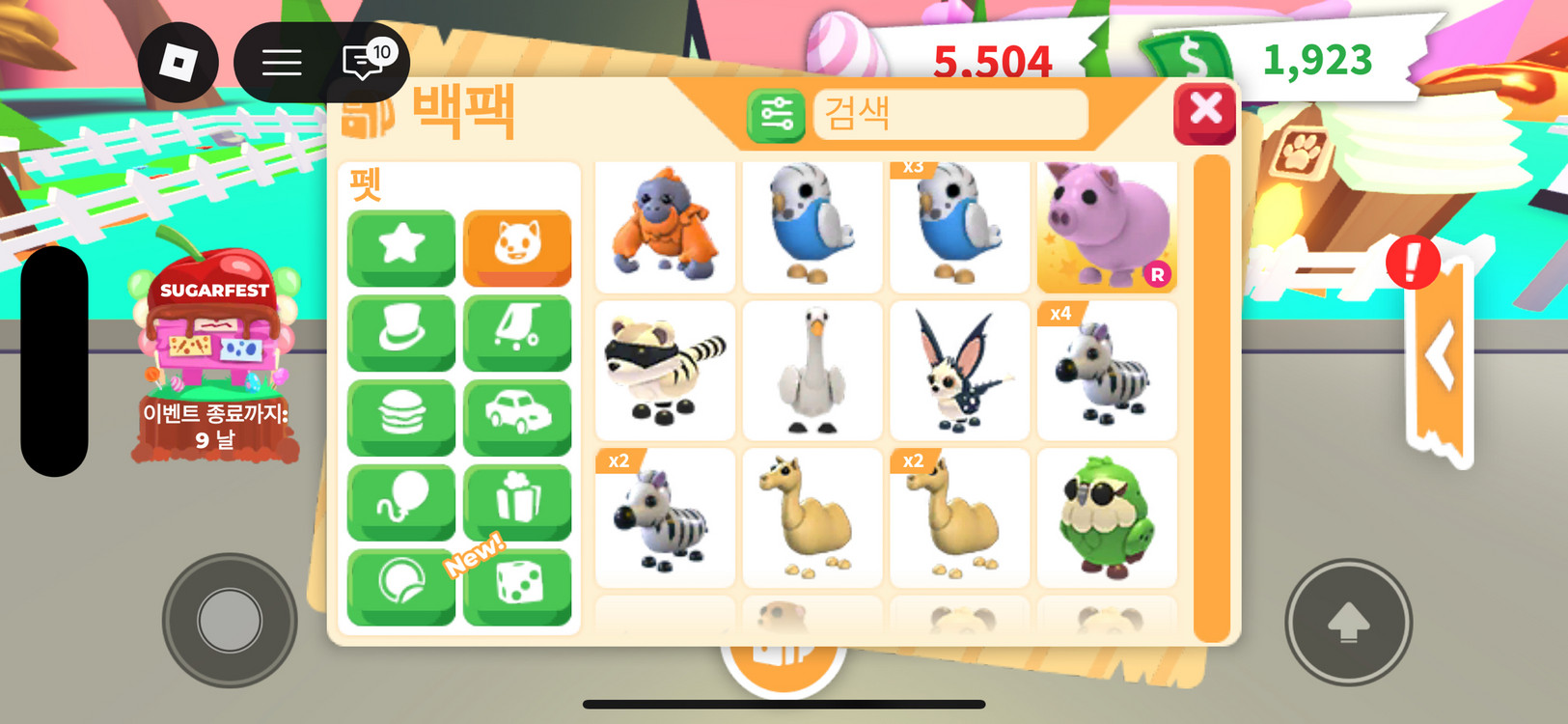This screenshot has width=1568, height=724.
Task: Click the 검색 search input field
Action: coord(950,115)
